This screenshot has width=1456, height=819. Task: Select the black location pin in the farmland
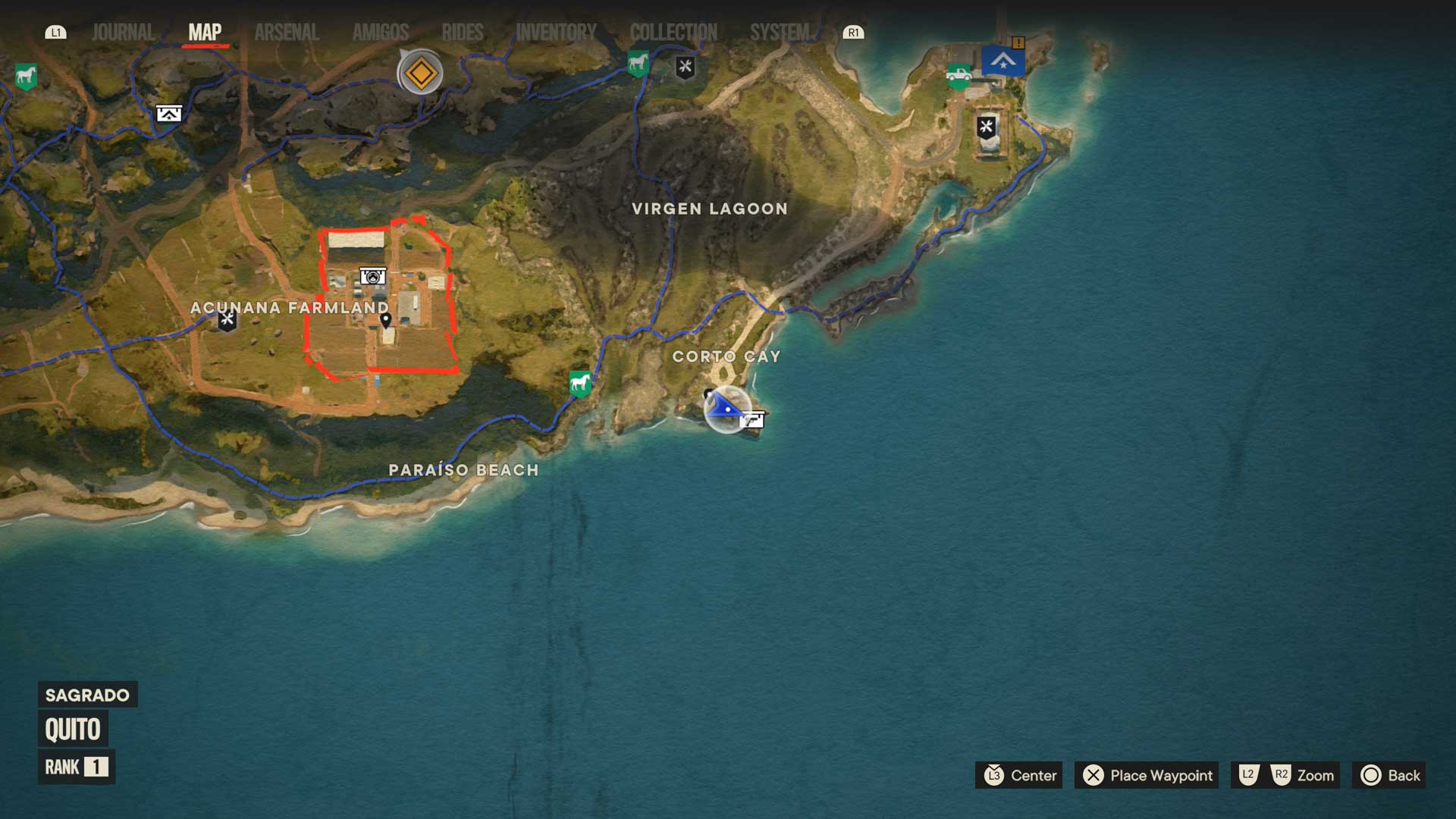(x=385, y=320)
